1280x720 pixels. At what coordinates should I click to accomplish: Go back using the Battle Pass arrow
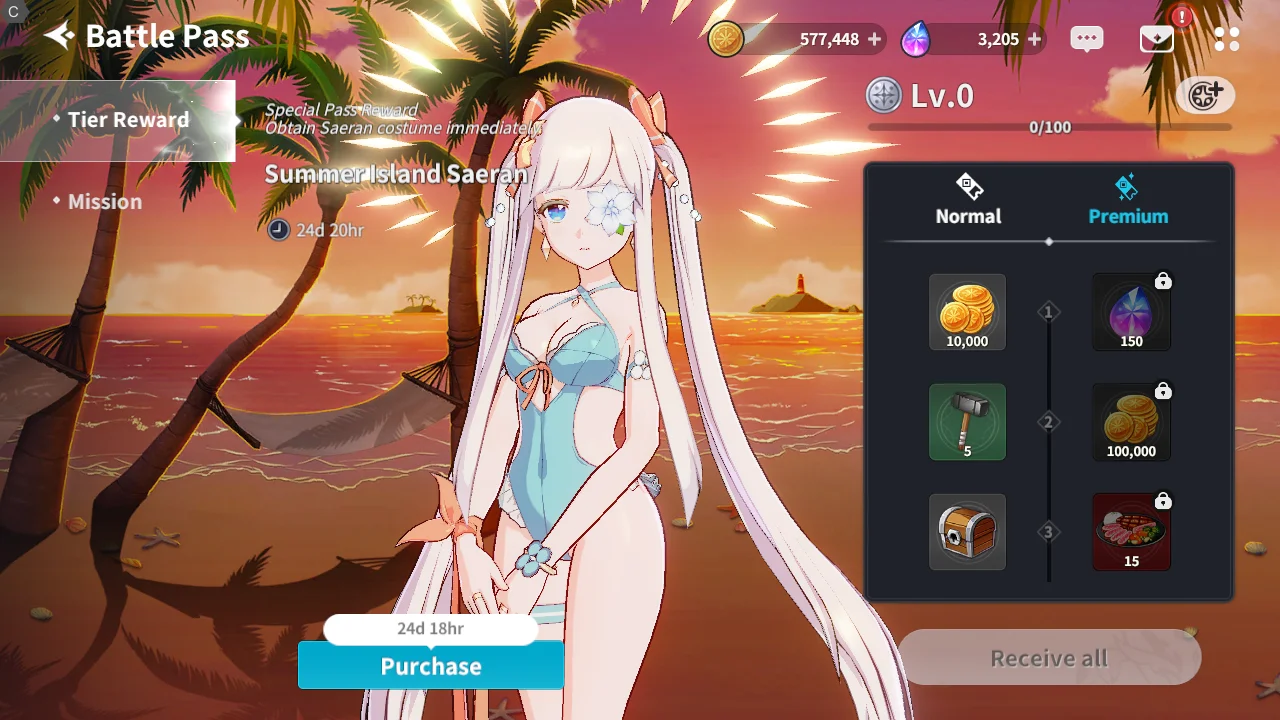pyautogui.click(x=60, y=37)
